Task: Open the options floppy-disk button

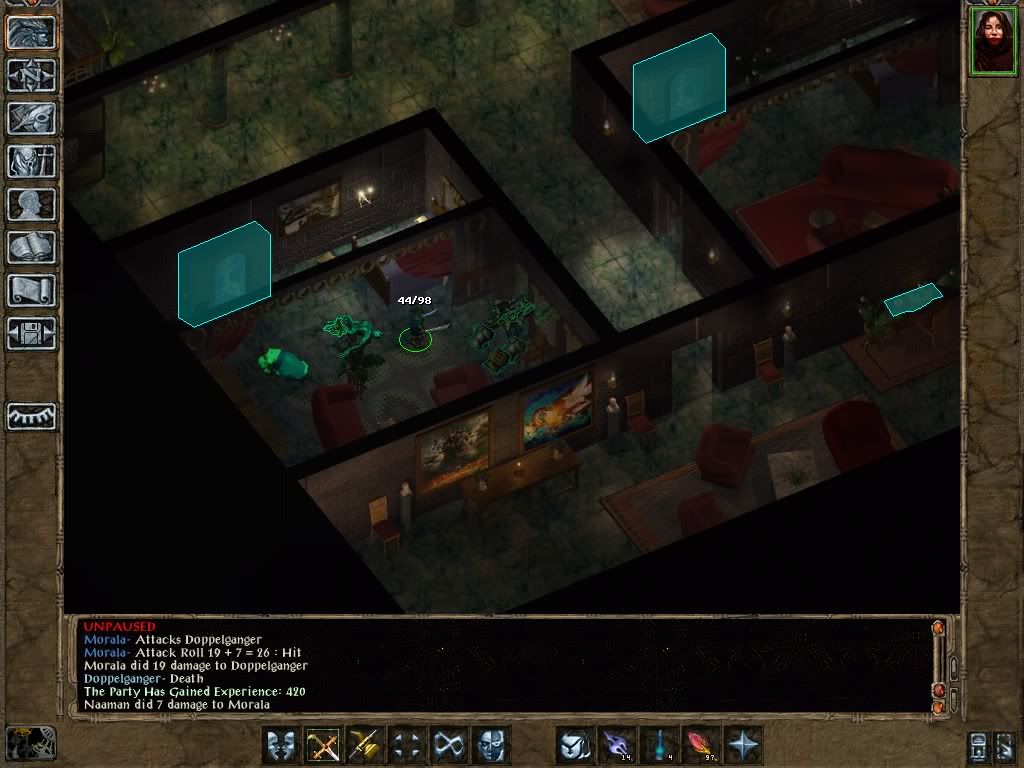Action: click(31, 333)
